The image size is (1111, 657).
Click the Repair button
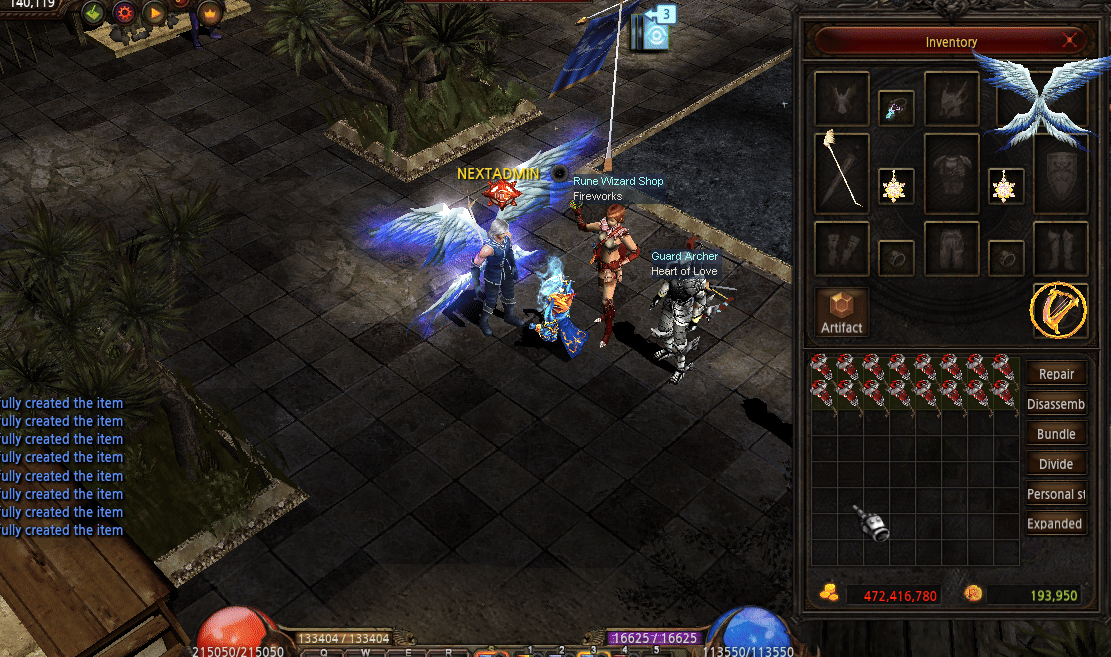[x=1056, y=374]
